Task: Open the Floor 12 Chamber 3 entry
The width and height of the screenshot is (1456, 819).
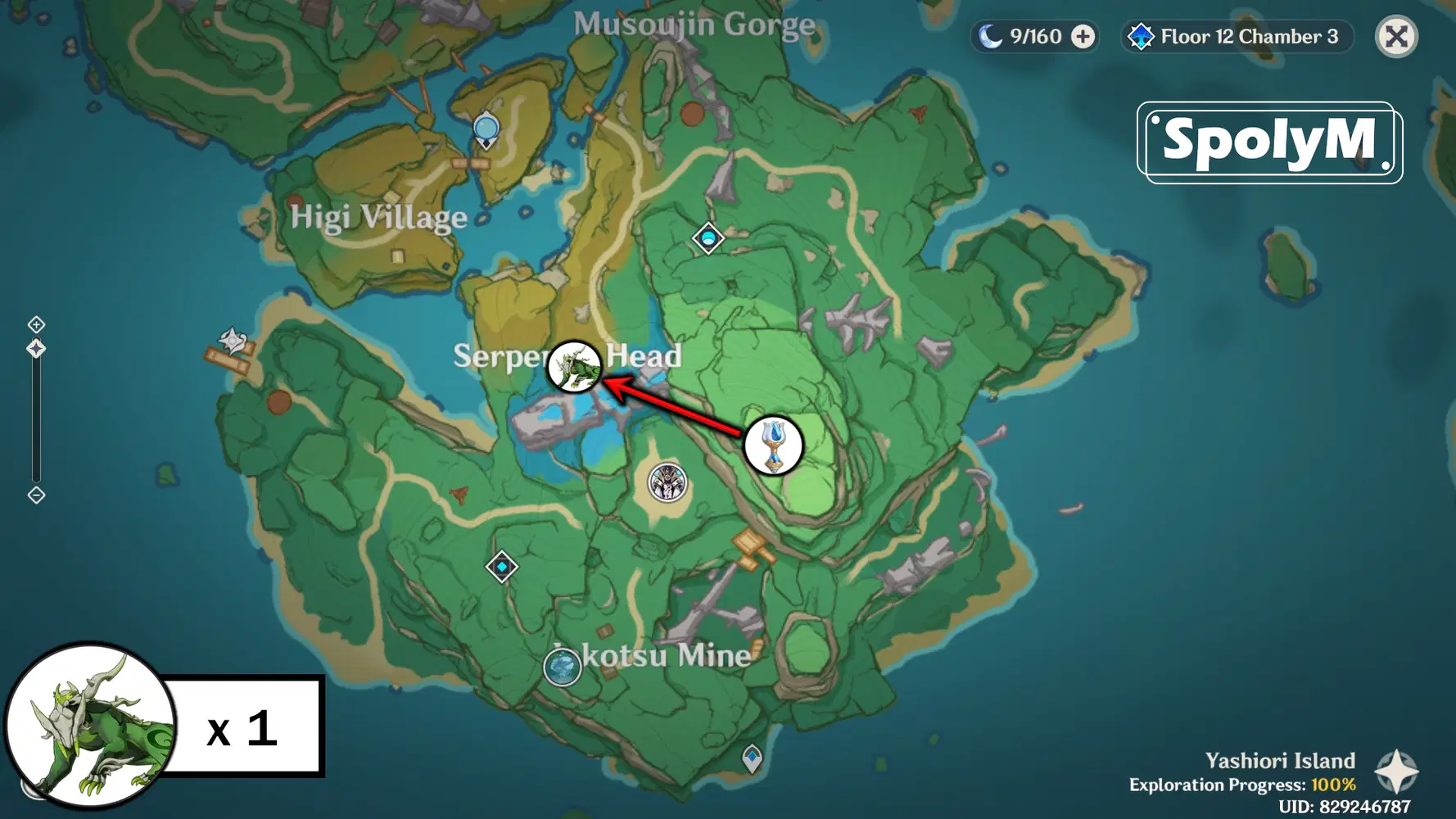Action: pos(1248,36)
